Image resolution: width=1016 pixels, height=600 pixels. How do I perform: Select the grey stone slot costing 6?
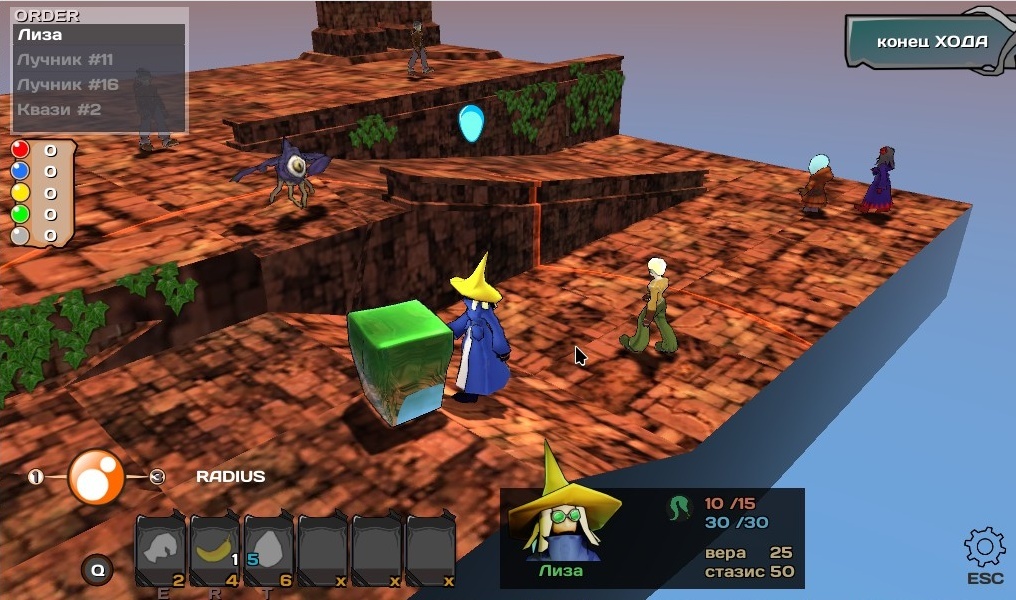click(268, 550)
